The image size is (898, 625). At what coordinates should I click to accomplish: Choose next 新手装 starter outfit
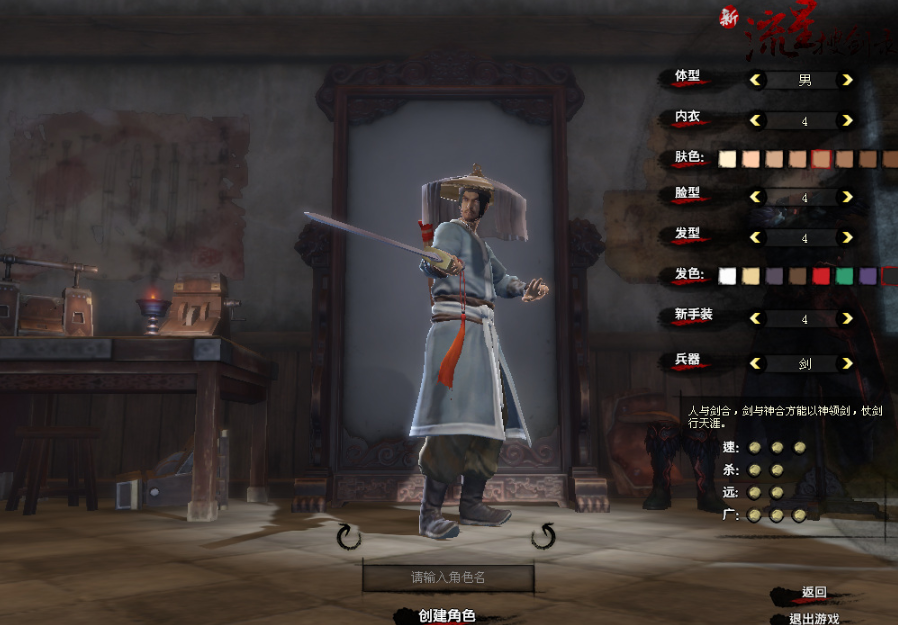tap(847, 319)
